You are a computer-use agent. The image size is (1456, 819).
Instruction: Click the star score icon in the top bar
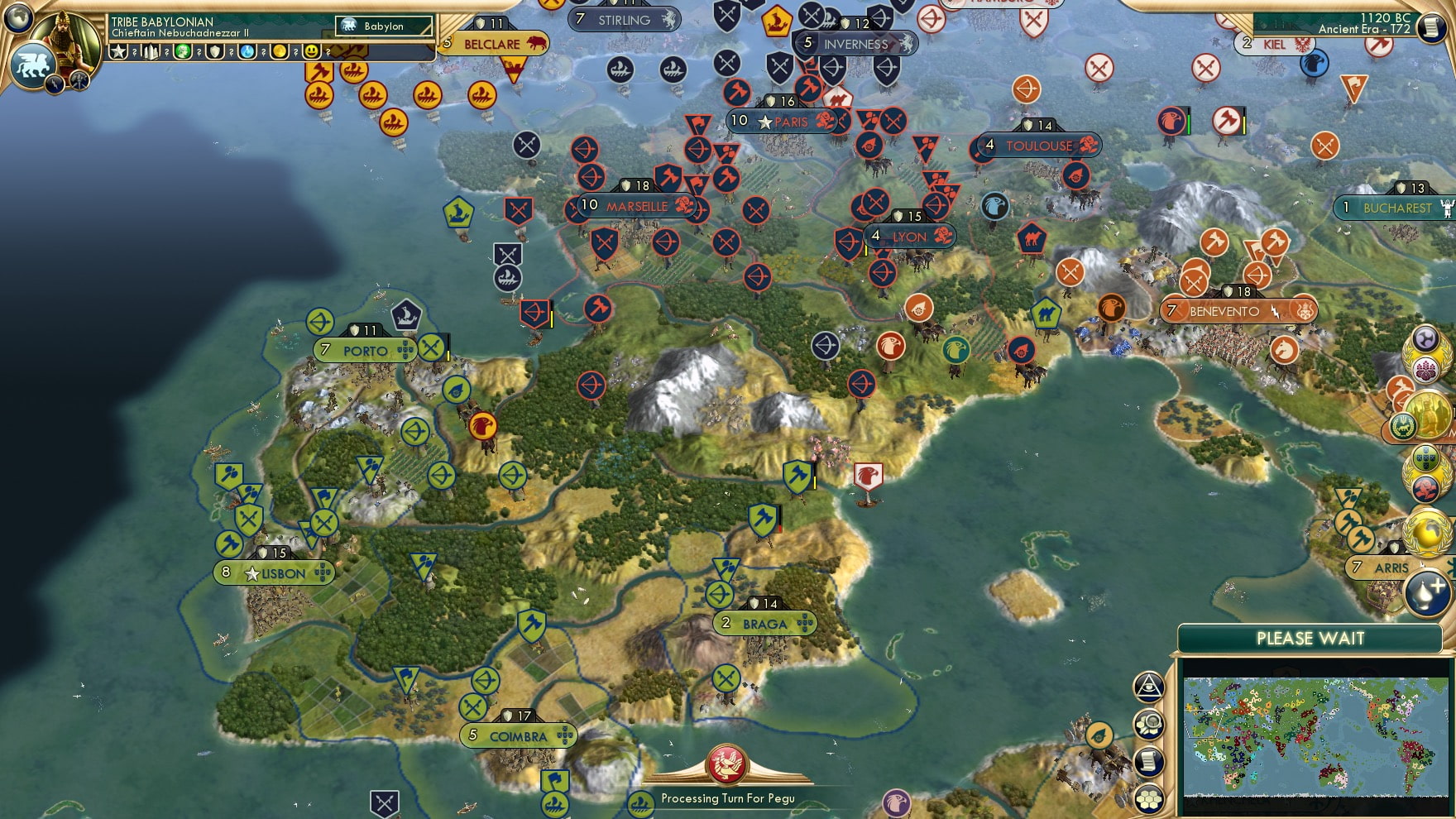(x=118, y=52)
